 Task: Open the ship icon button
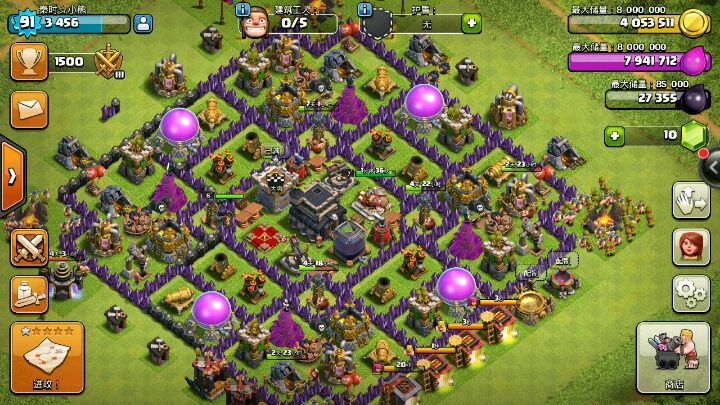click(x=30, y=294)
